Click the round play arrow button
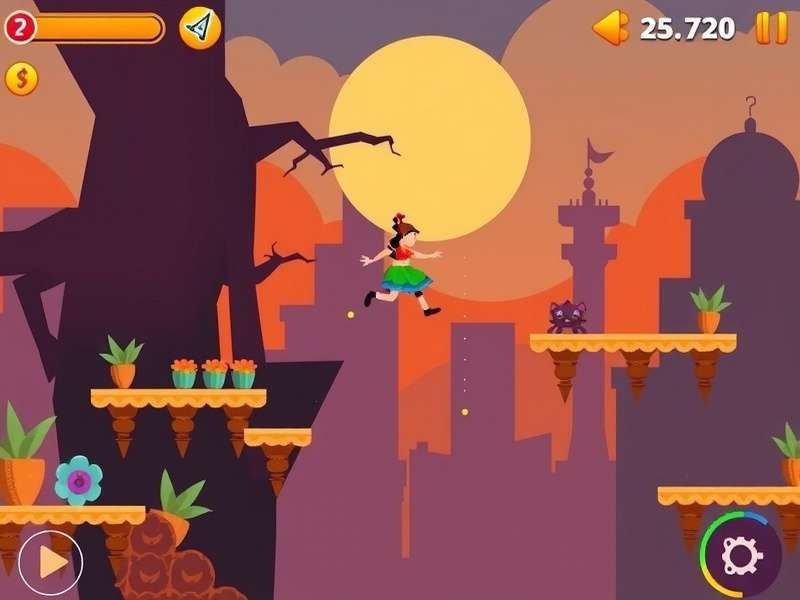The image size is (800, 600). pyautogui.click(x=50, y=562)
